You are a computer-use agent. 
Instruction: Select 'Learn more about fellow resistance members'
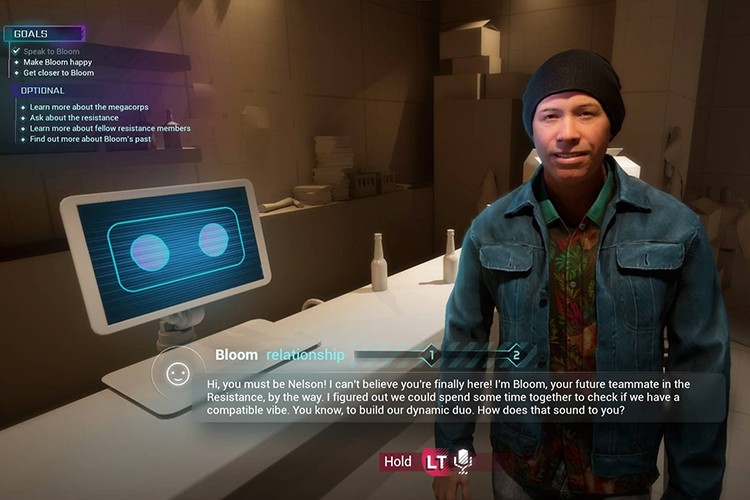[110, 128]
